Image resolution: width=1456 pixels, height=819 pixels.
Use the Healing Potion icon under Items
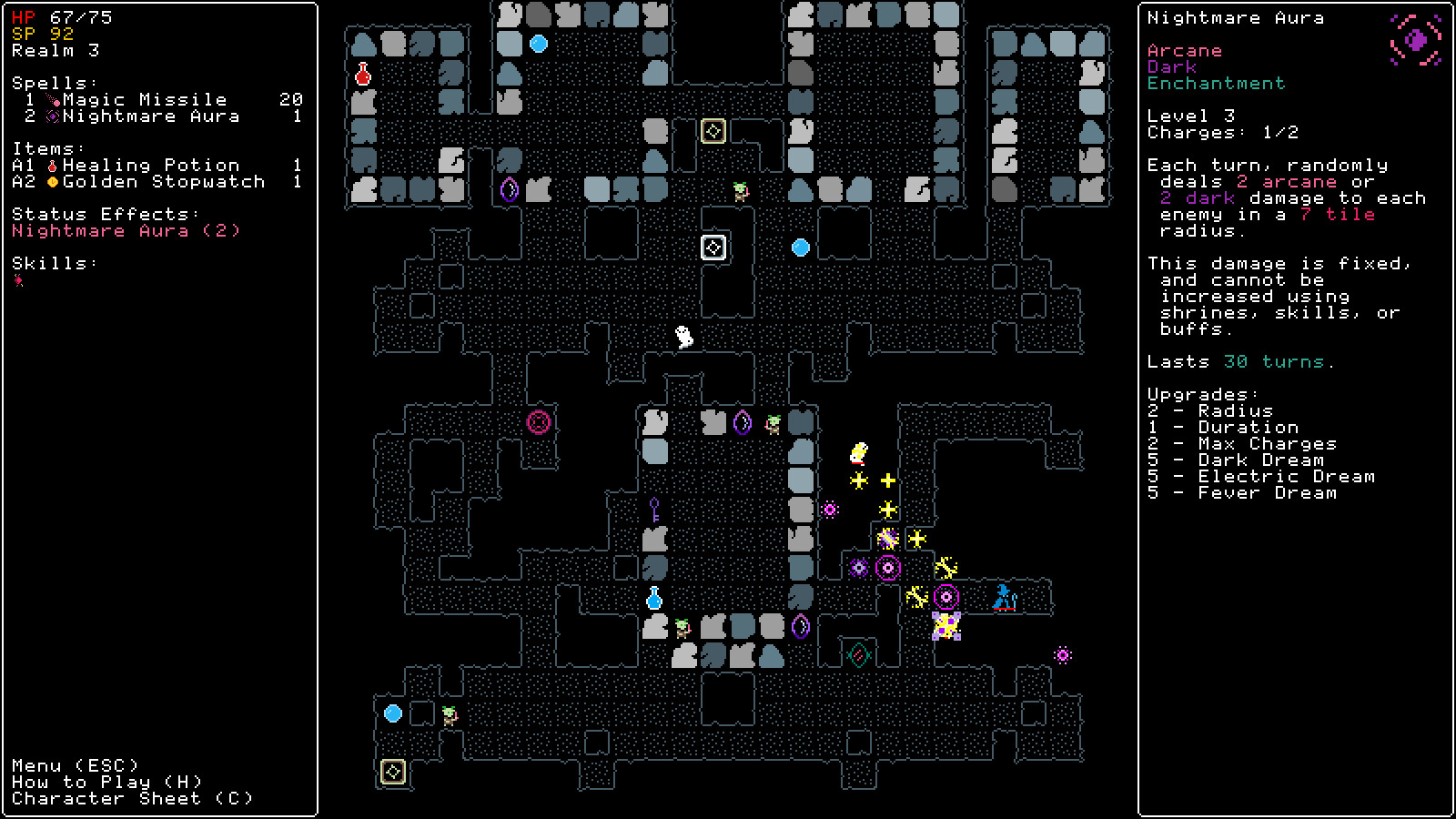tap(52, 165)
